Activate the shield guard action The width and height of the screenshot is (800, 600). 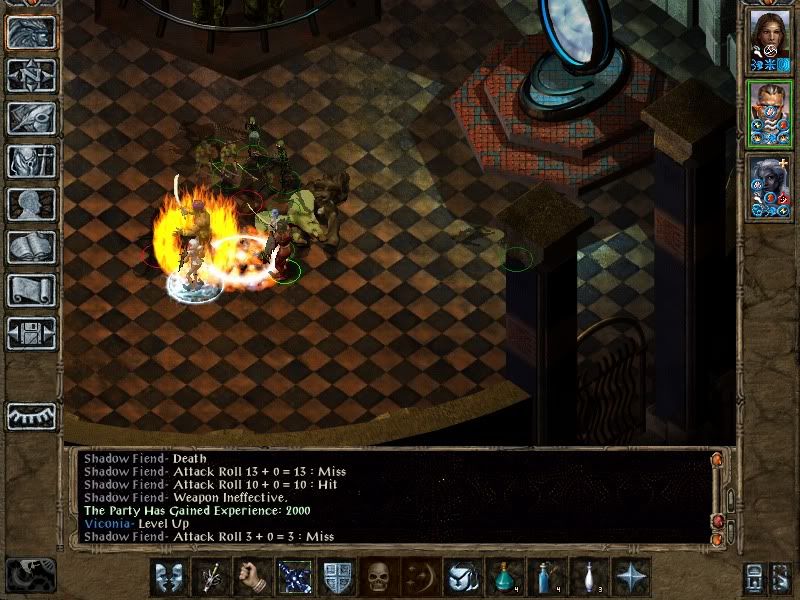click(x=336, y=577)
